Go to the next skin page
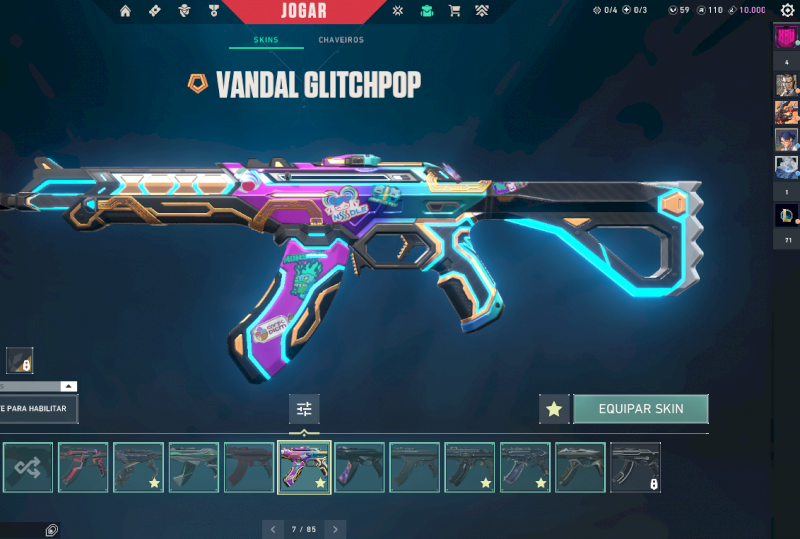The height and width of the screenshot is (539, 800). [336, 528]
